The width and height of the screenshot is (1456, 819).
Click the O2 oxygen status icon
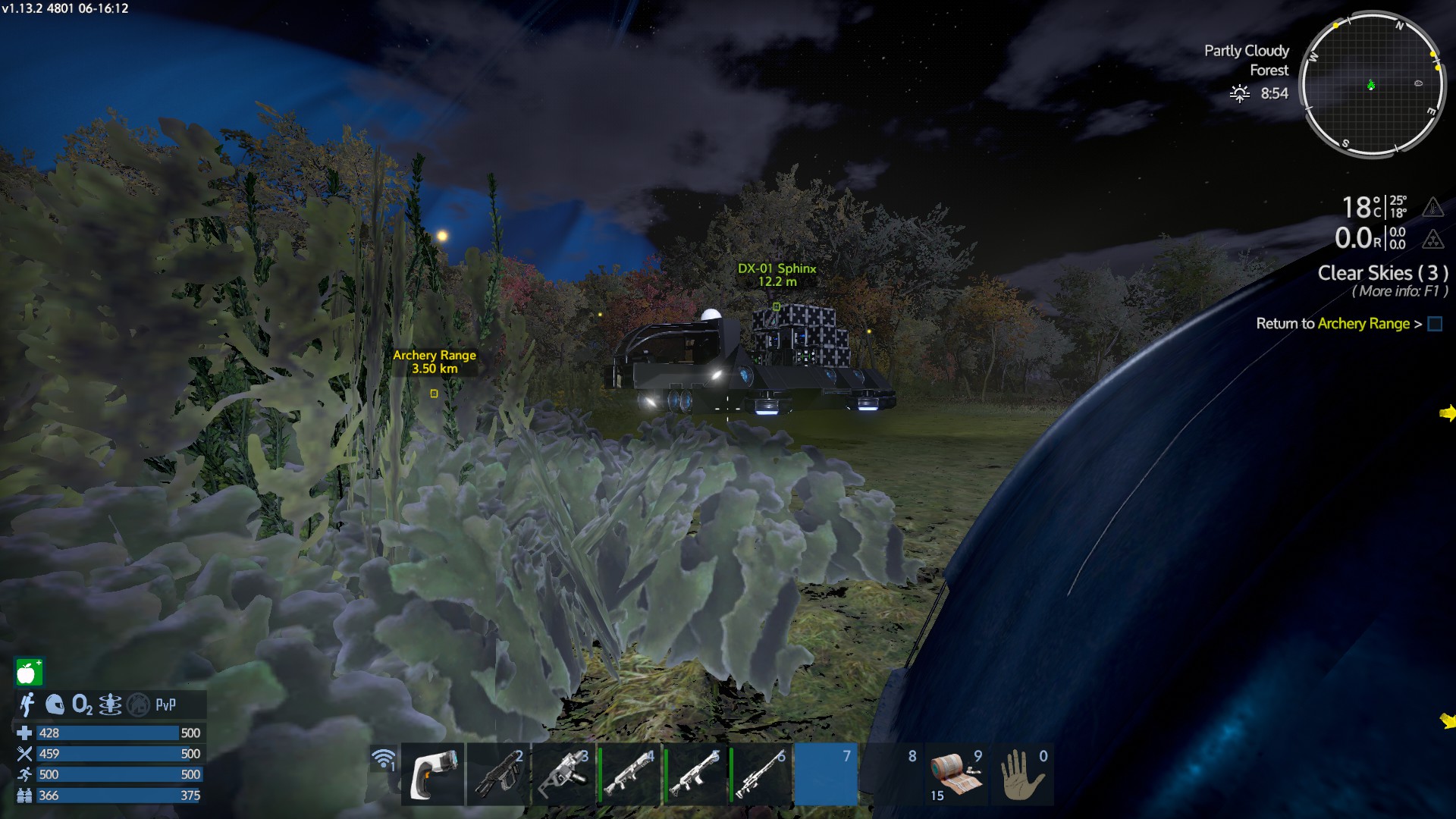[82, 704]
